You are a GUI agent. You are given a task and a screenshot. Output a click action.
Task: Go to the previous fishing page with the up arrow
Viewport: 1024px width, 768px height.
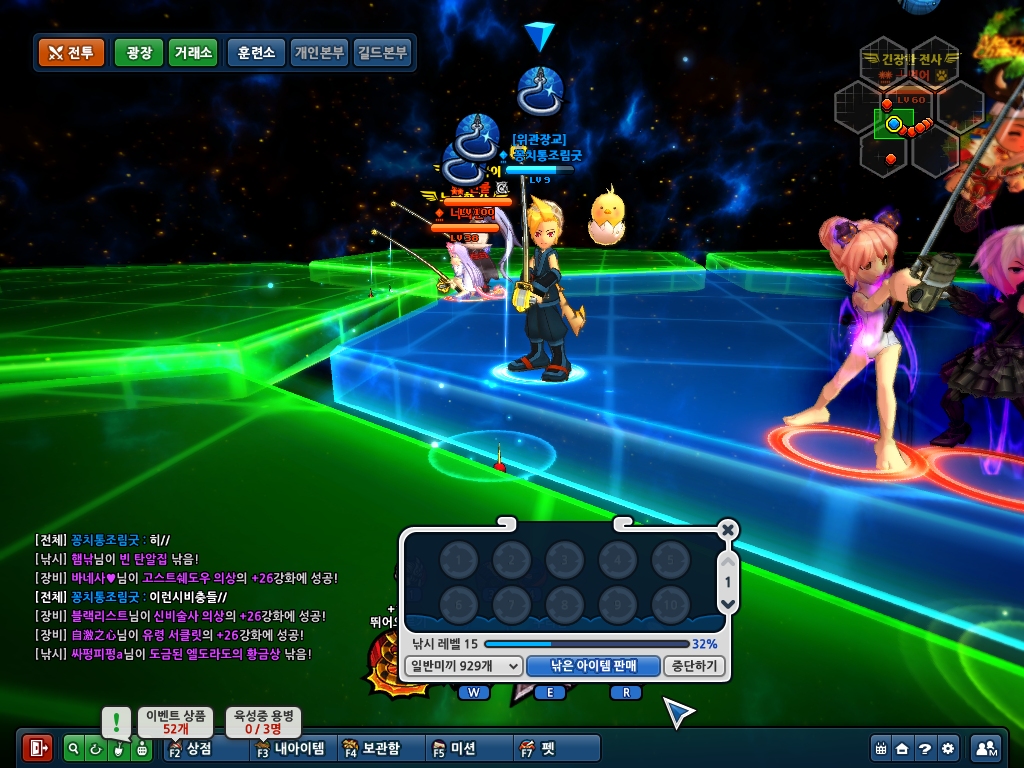tap(728, 562)
